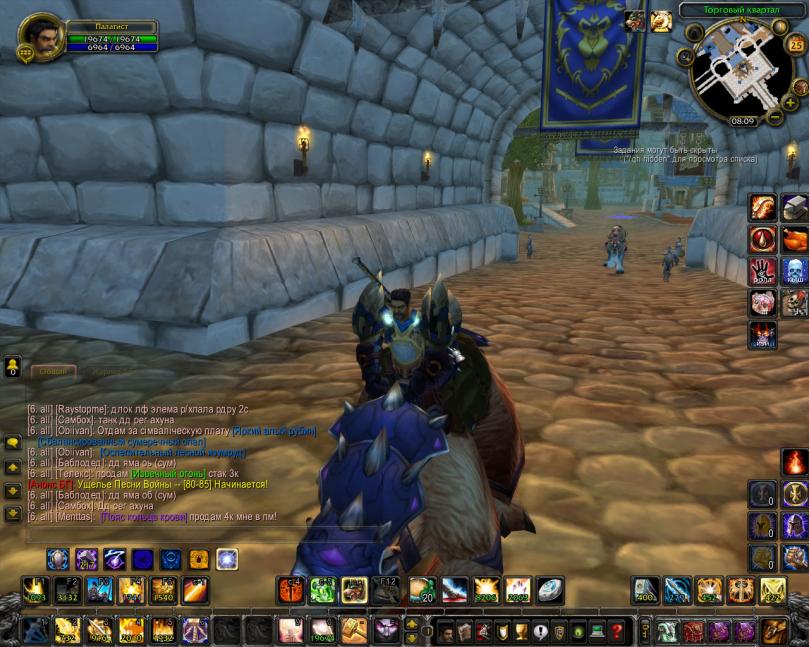Open the minimap view of Stormwind
The image size is (809, 647).
coord(740,70)
